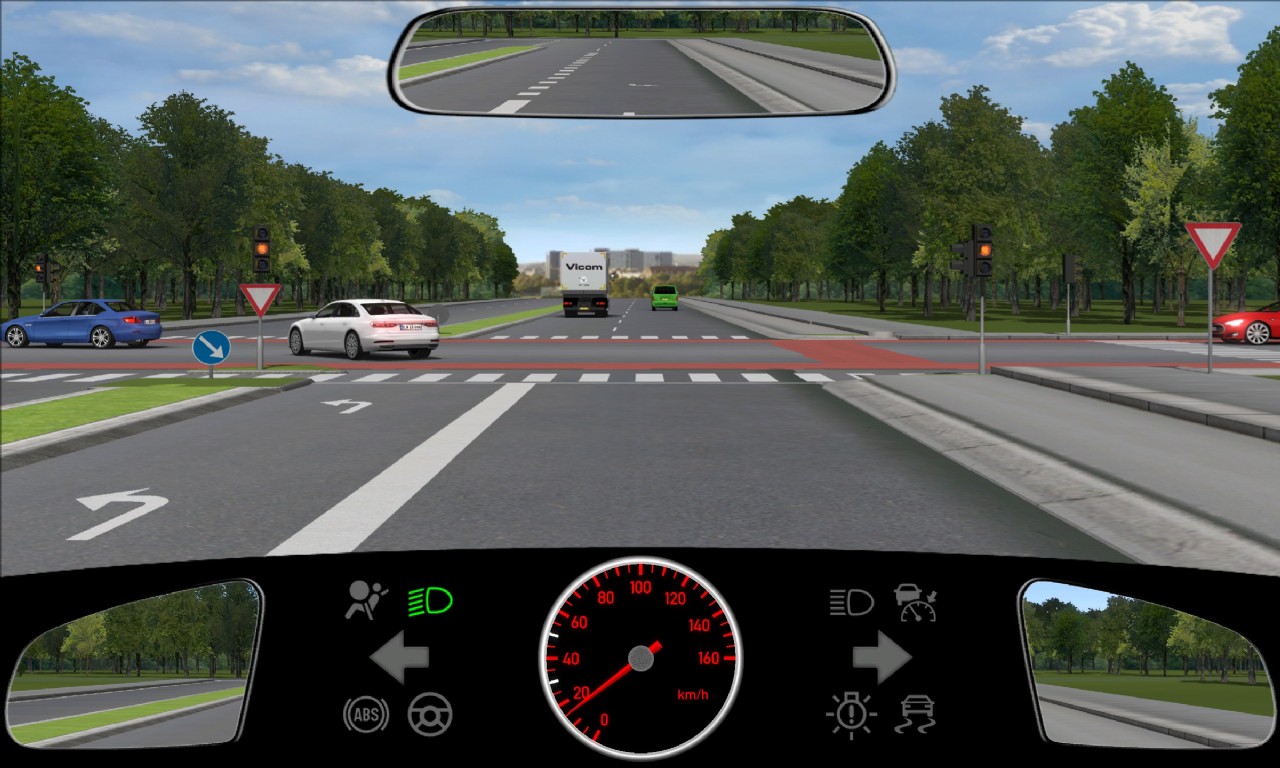
Task: Check the rear-view mirror
Action: click(x=640, y=62)
